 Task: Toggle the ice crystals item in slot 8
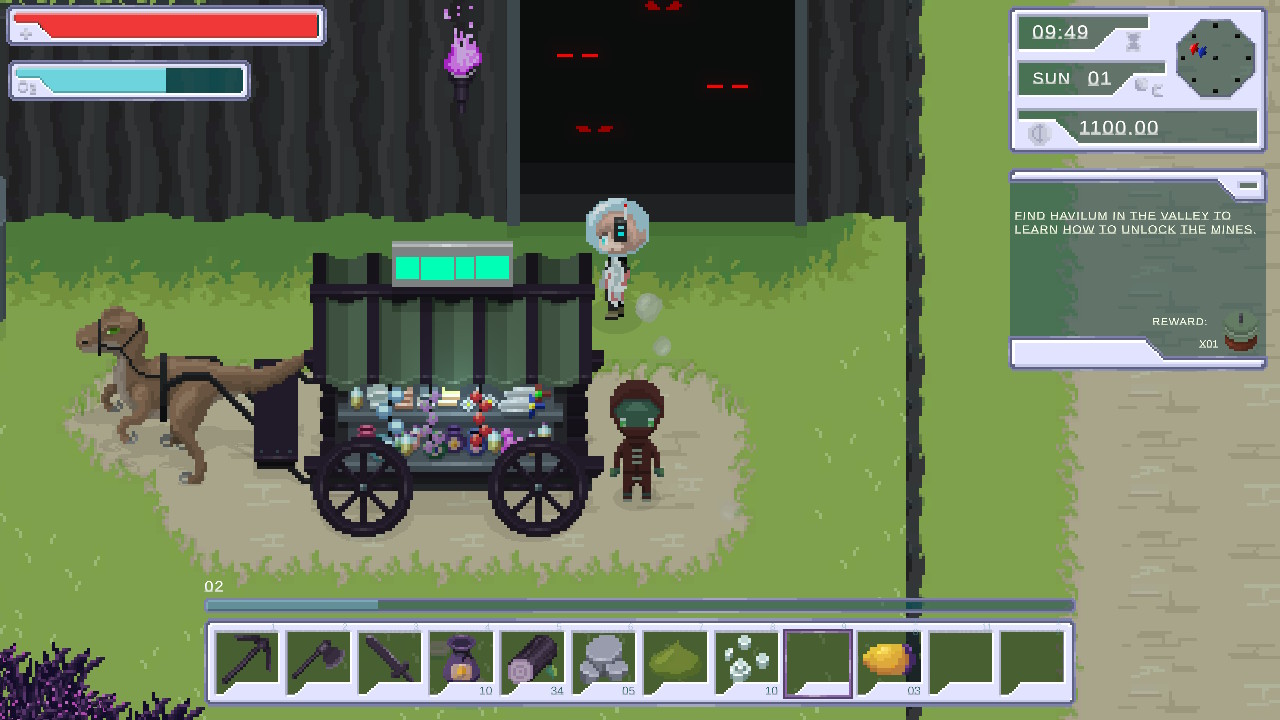point(746,660)
